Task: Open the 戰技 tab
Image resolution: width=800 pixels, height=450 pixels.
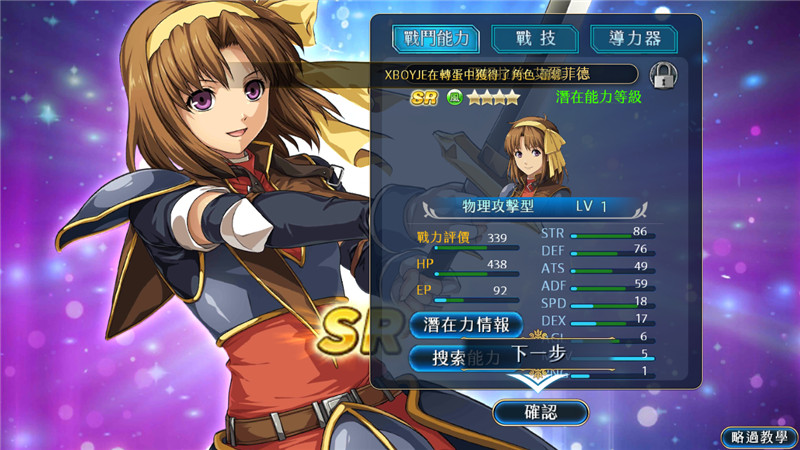Action: tap(533, 38)
